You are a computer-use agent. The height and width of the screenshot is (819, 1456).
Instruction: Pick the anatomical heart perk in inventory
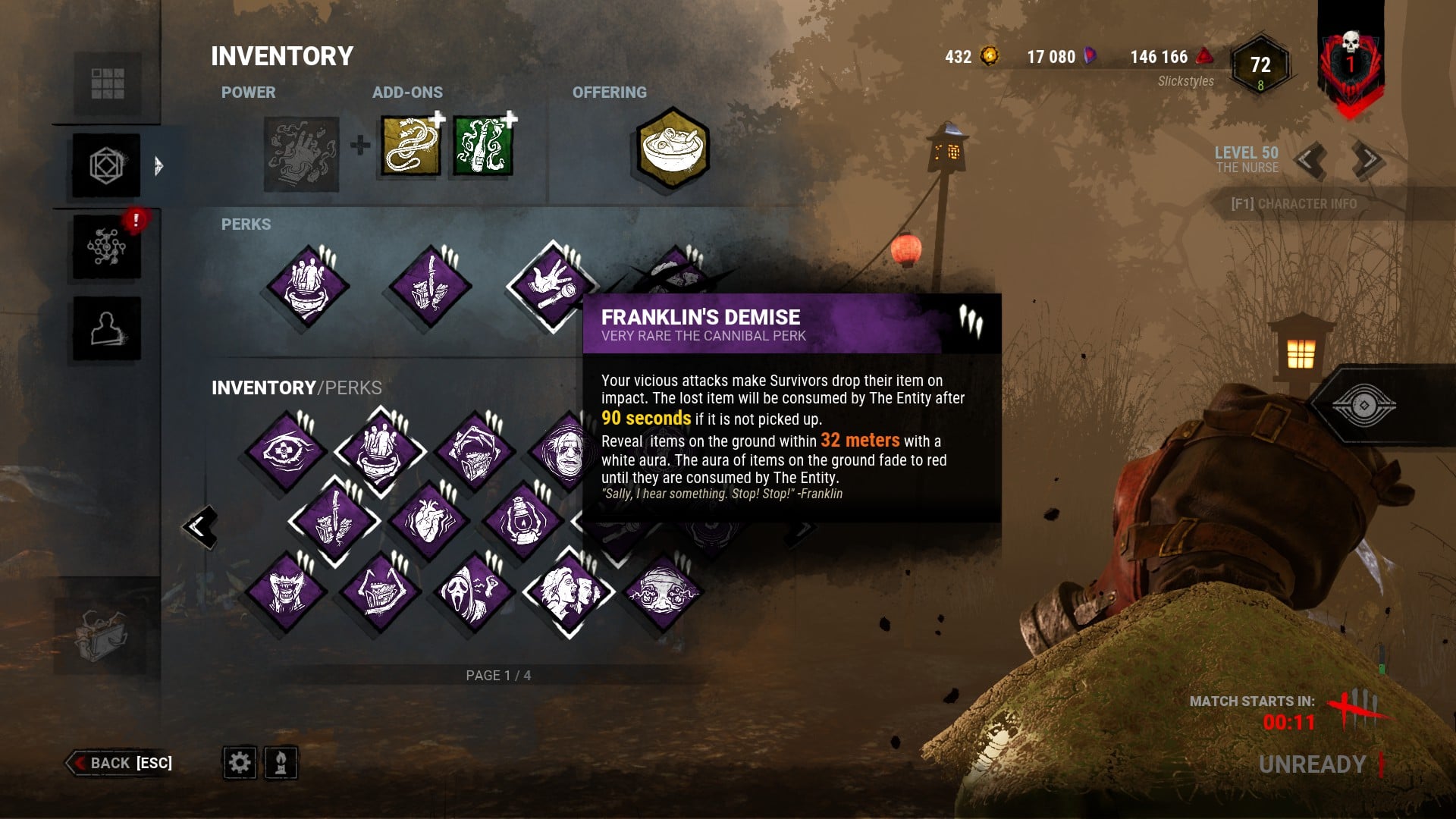click(428, 522)
